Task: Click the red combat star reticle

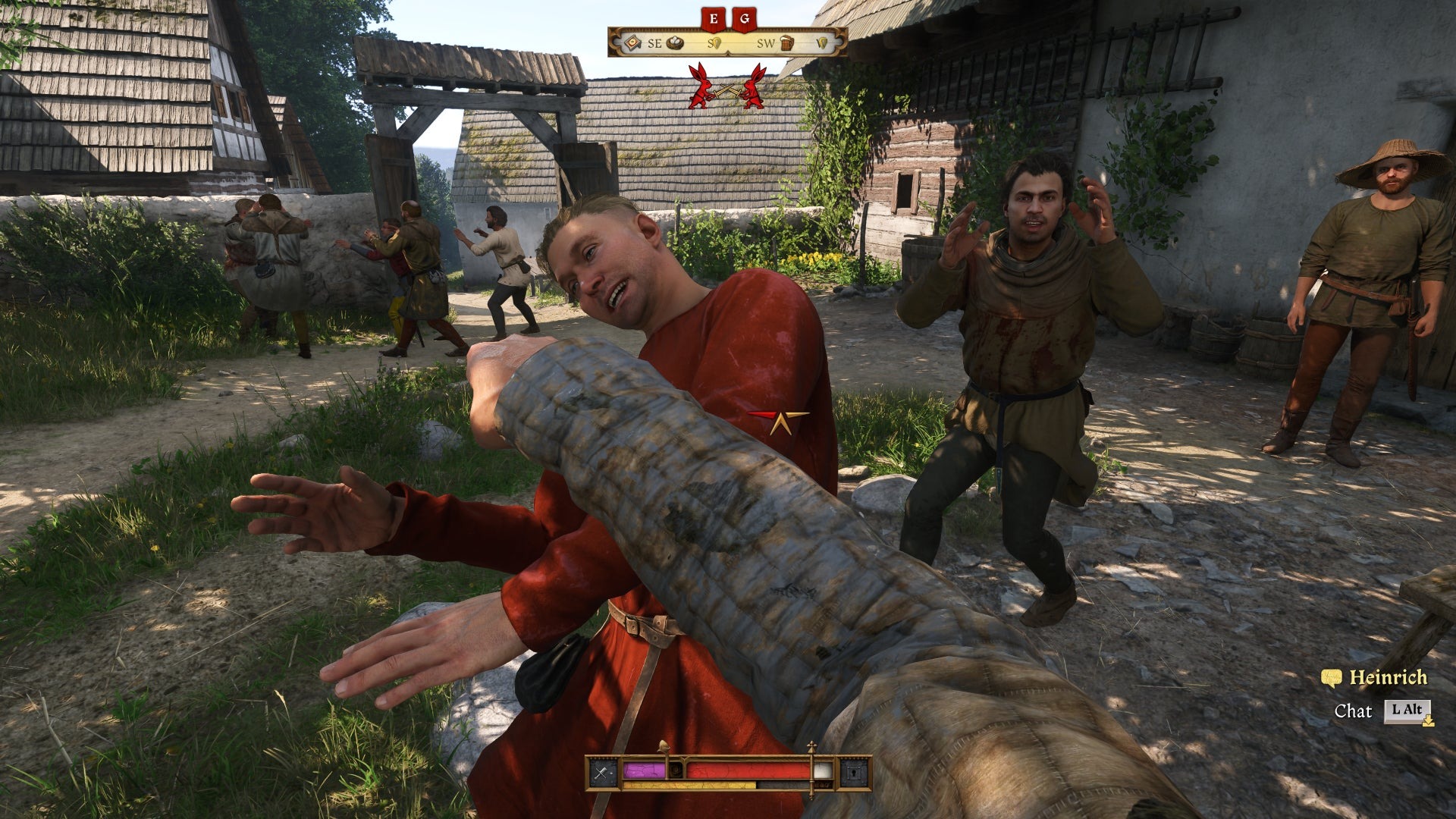Action: tap(779, 421)
